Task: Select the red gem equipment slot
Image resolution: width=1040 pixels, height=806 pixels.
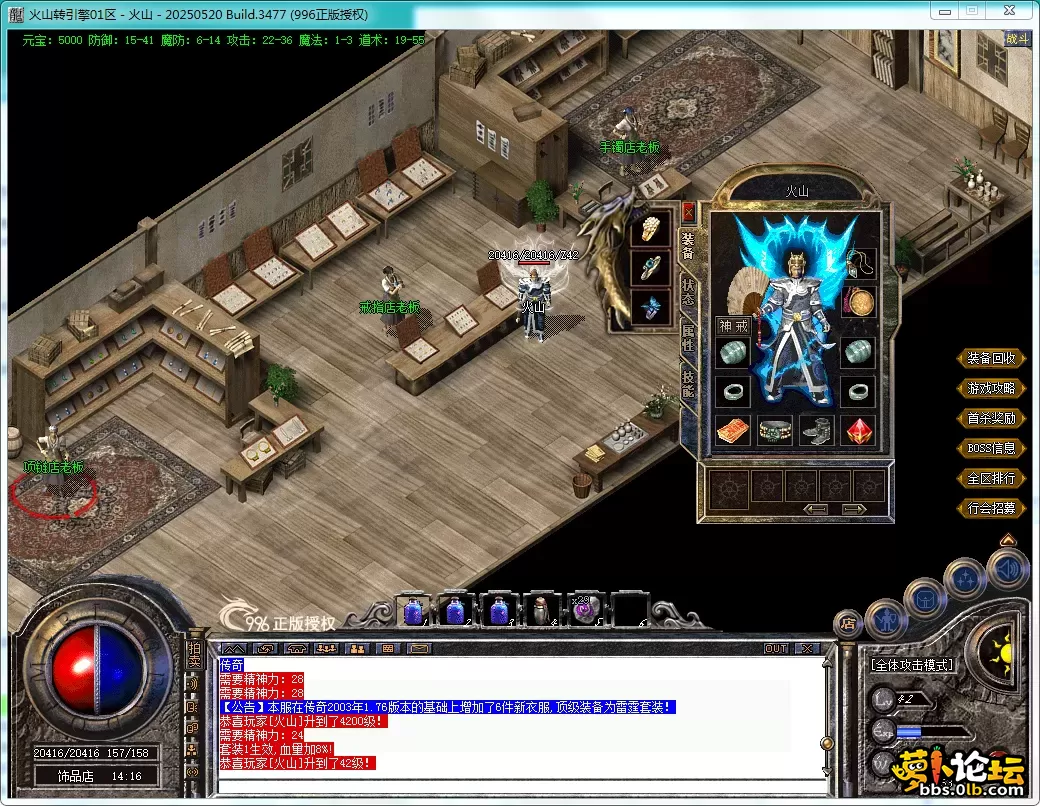Action: pyautogui.click(x=858, y=430)
